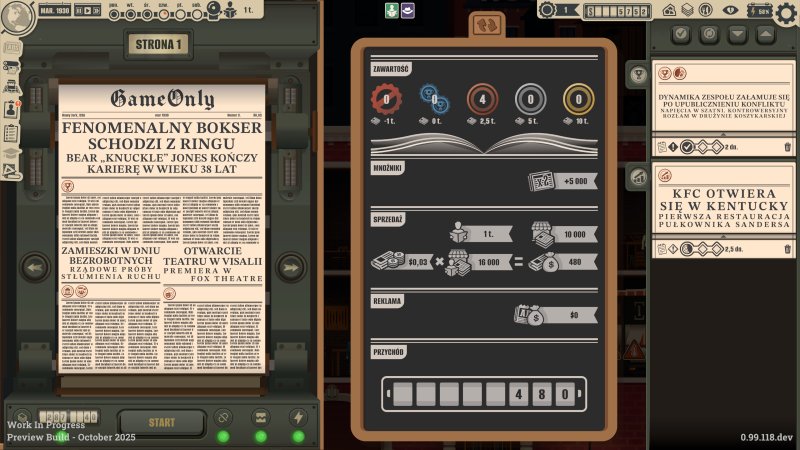Set game speed to fast forward

tap(98, 10)
